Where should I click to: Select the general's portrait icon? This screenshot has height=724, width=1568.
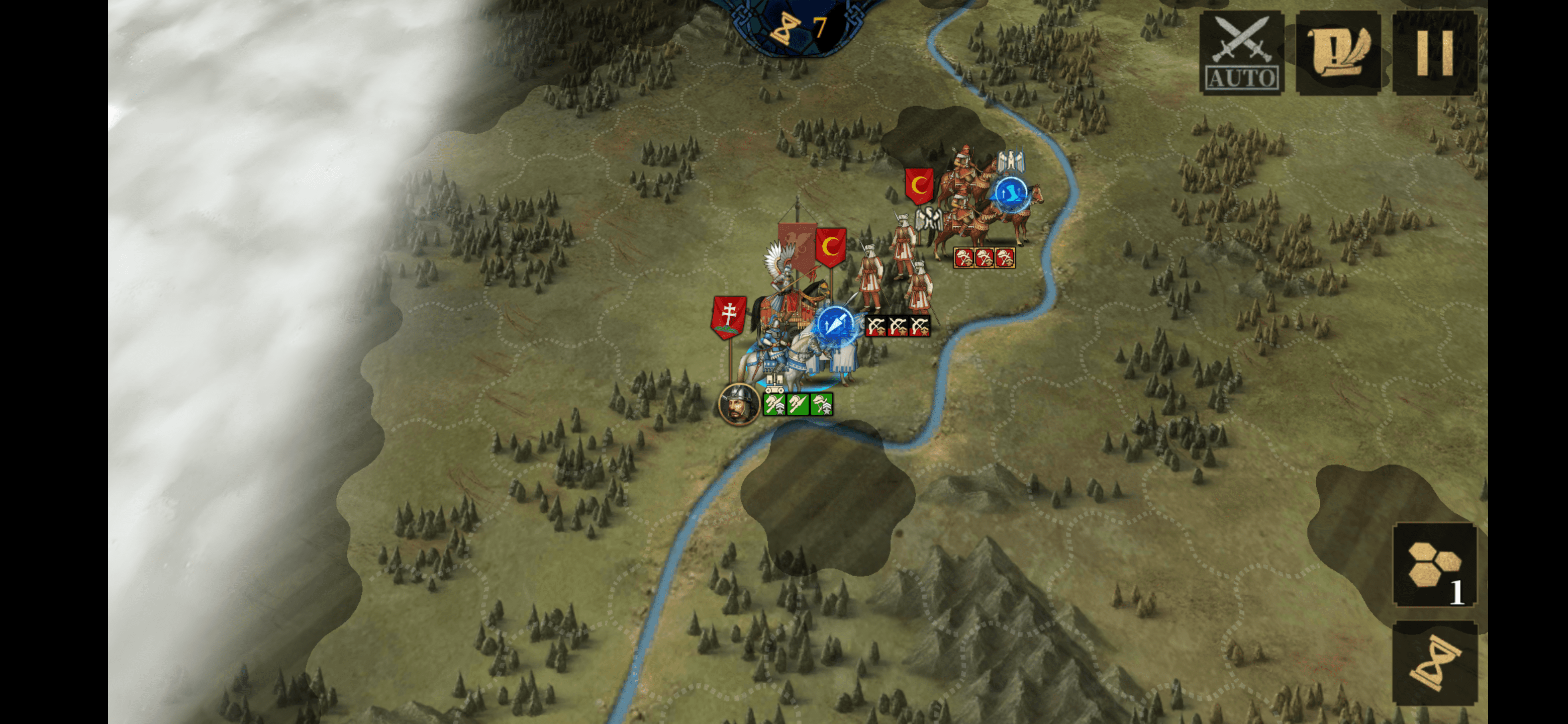738,404
